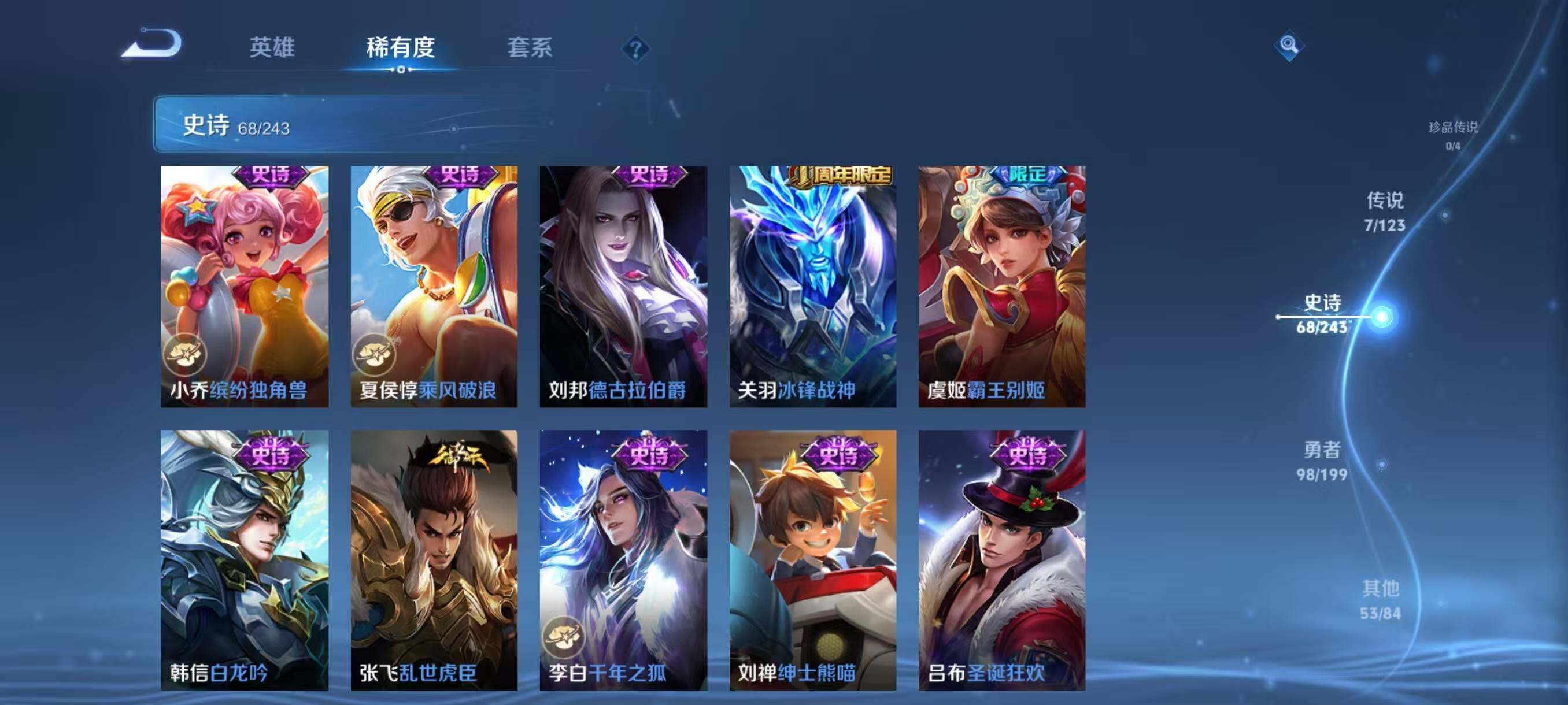This screenshot has height=705, width=1568.
Task: Go back using the return arrow
Action: [x=152, y=44]
